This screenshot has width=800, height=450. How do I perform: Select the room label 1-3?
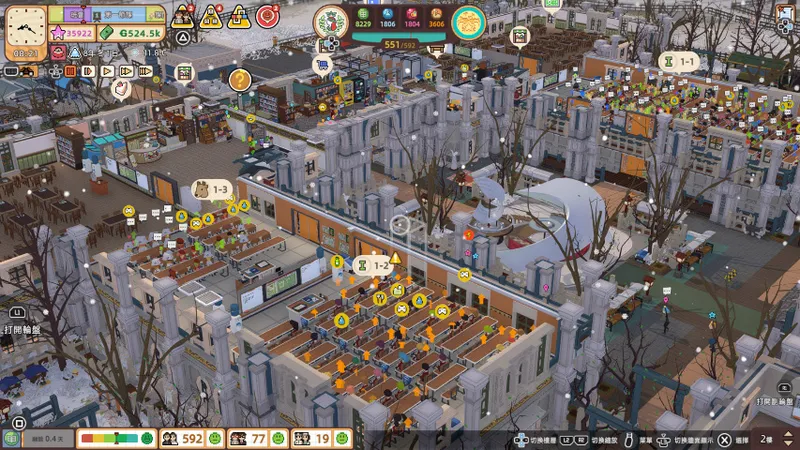pyautogui.click(x=211, y=189)
